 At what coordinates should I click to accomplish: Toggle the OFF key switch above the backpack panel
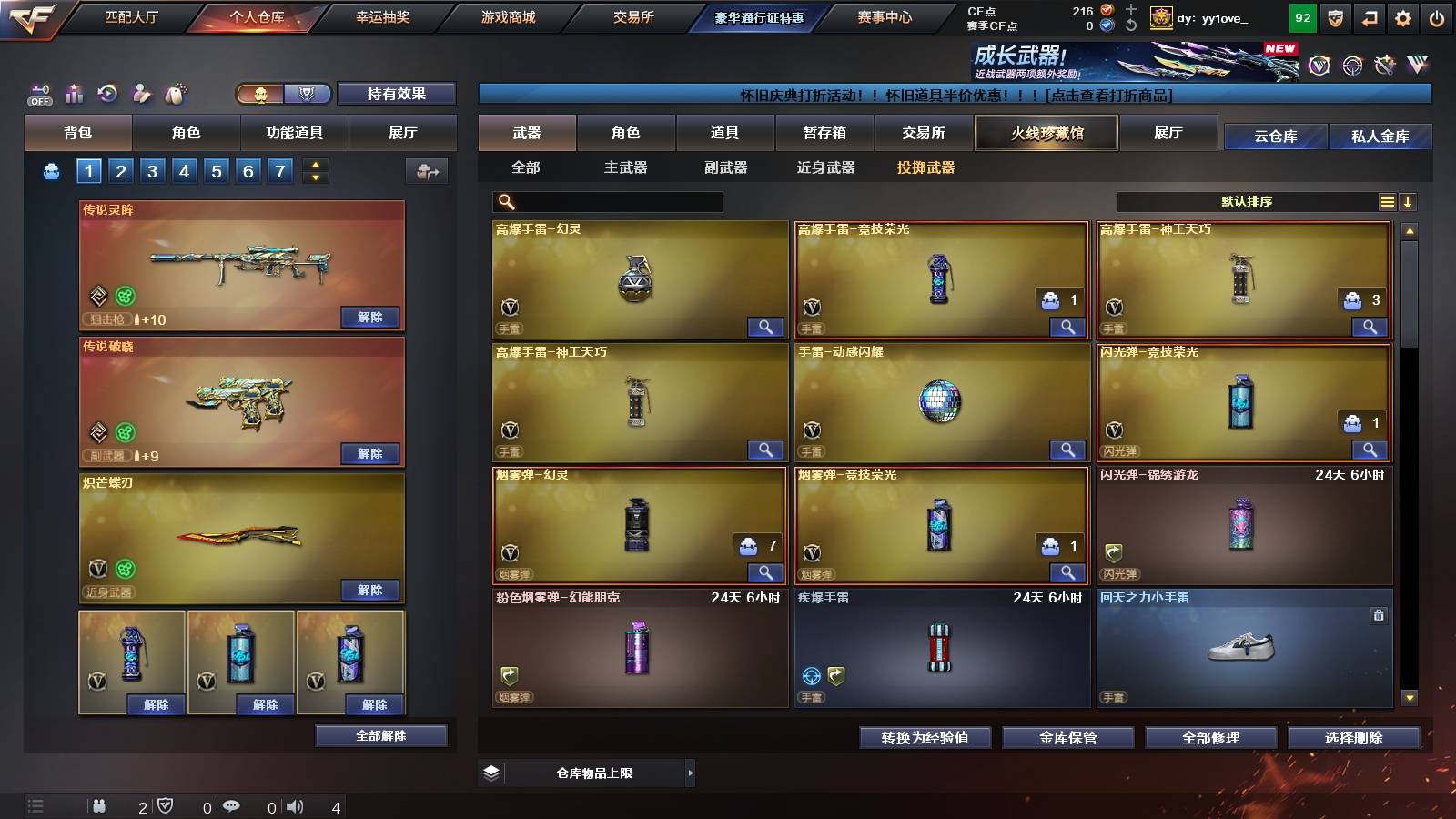pos(38,94)
